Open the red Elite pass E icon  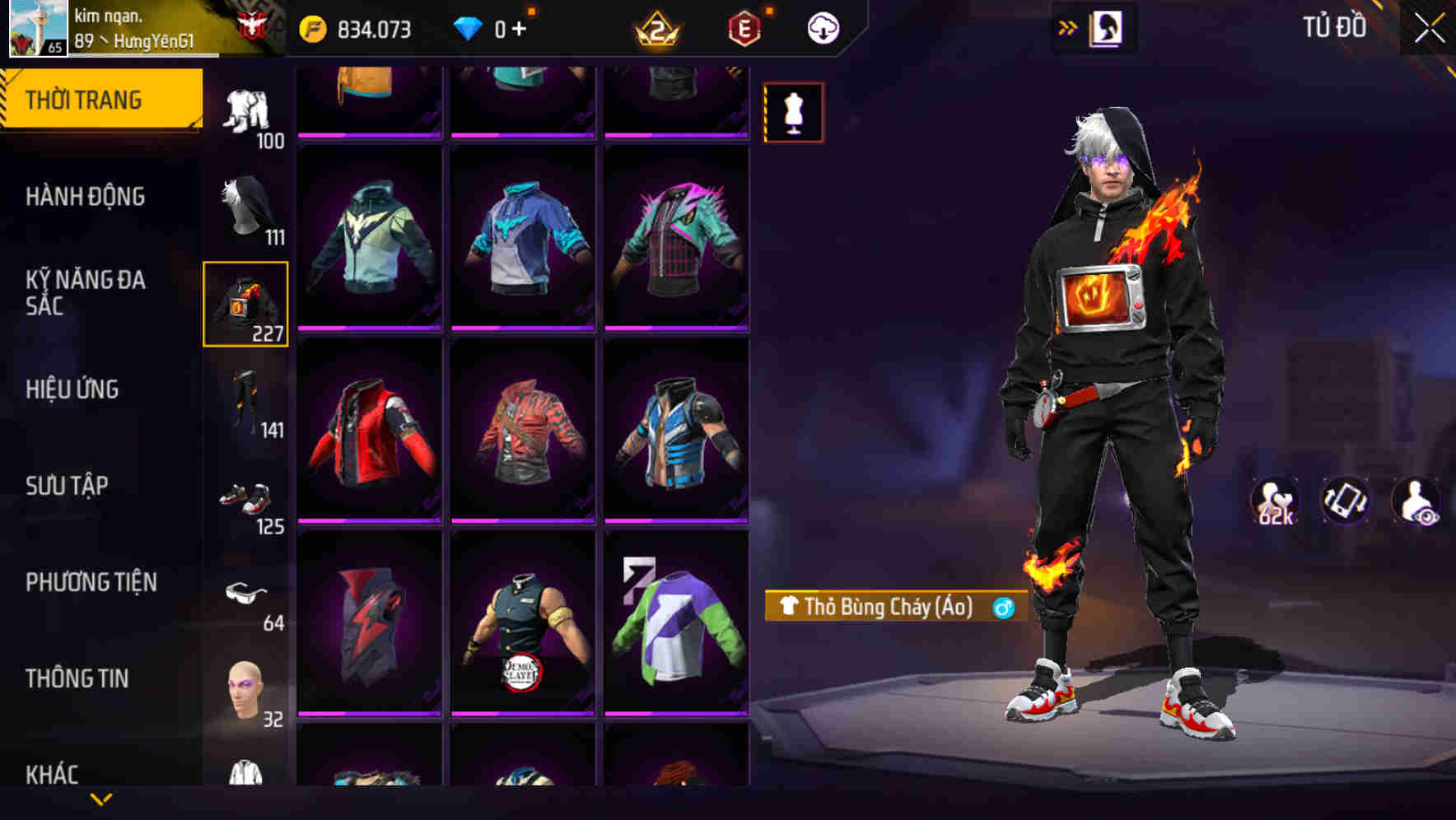(x=743, y=27)
